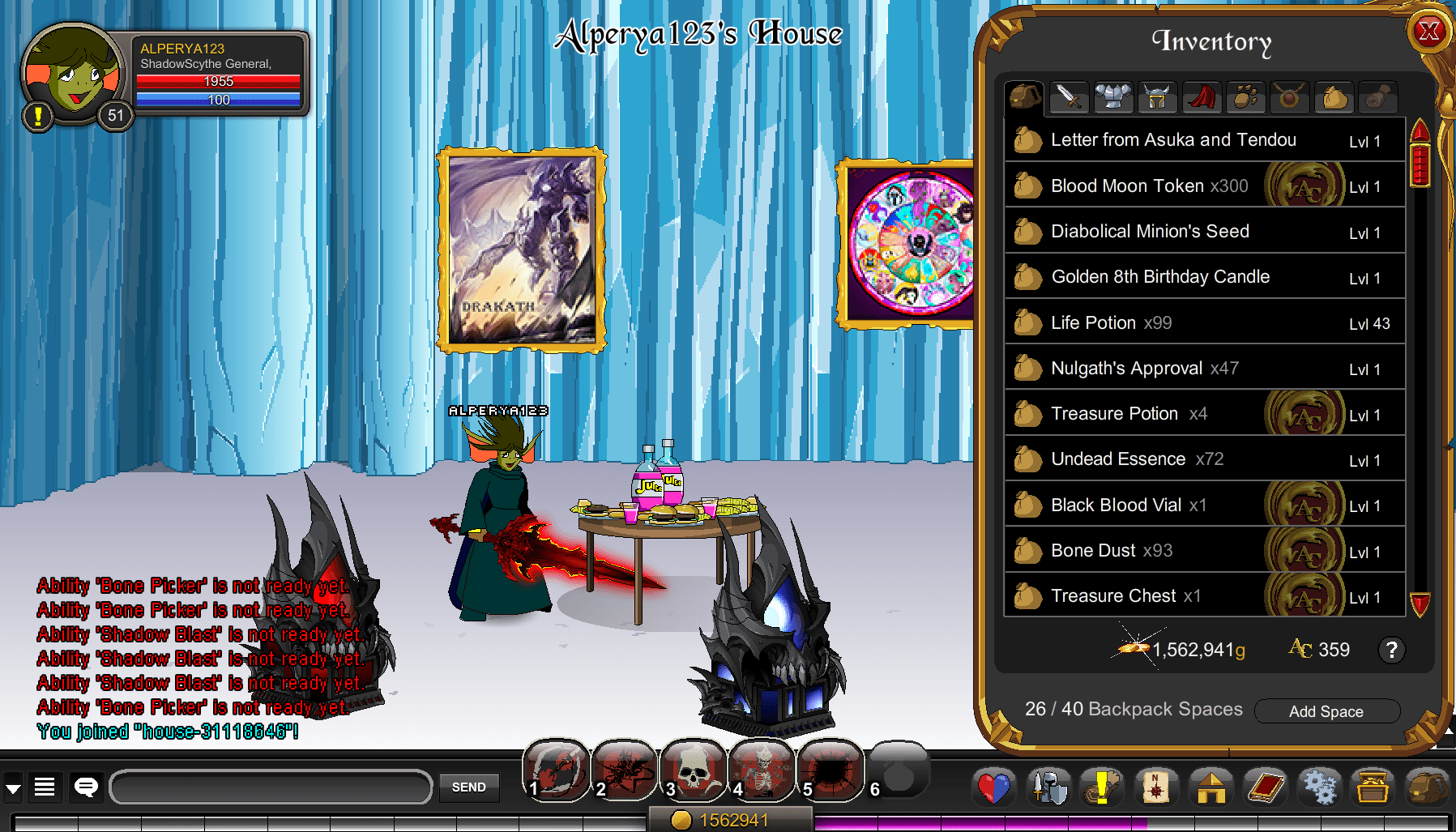Switch to the helmets tab in Inventory
Screen dimensions: 1456x832
click(x=1157, y=96)
